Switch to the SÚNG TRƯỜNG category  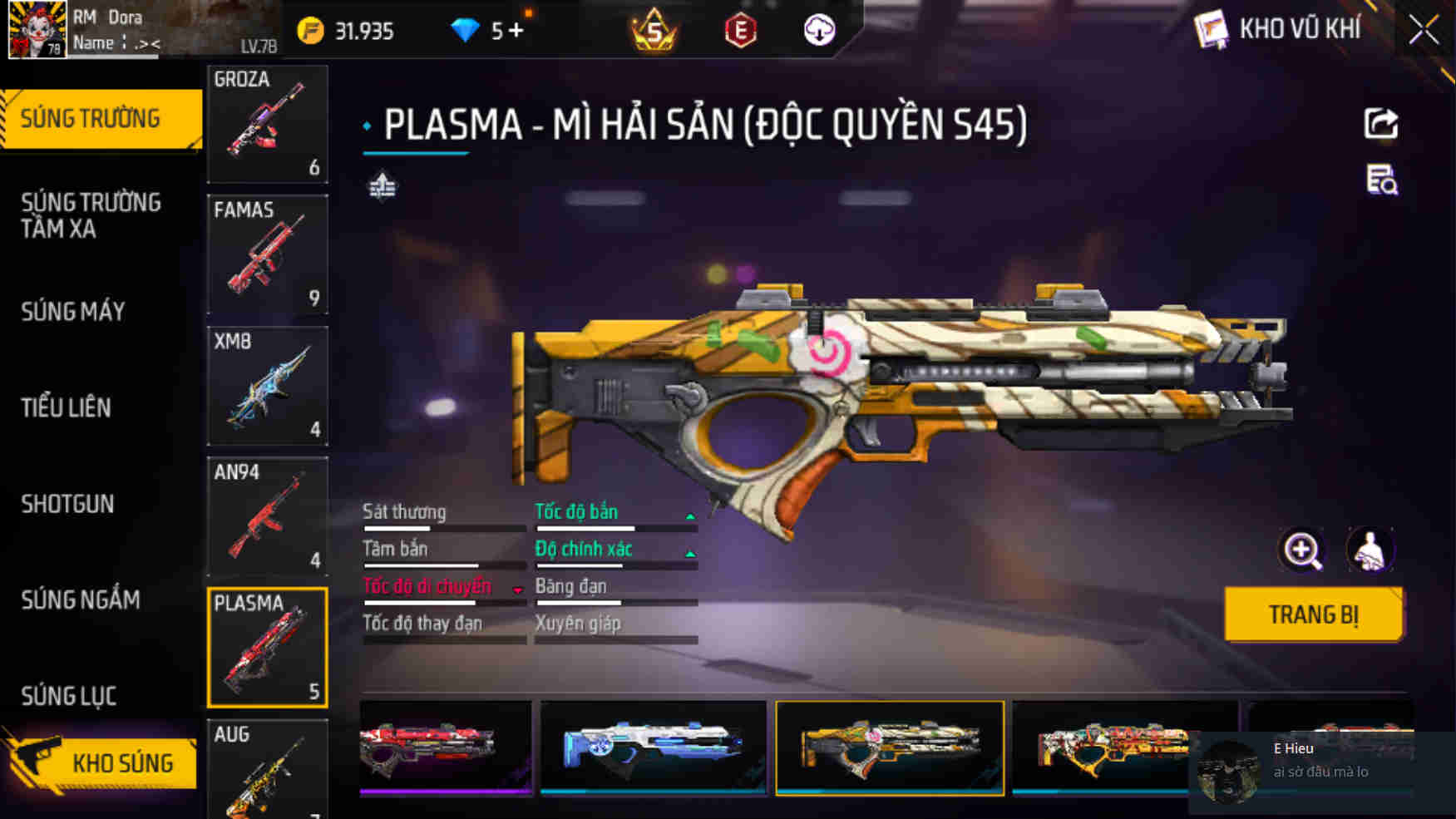tap(91, 117)
